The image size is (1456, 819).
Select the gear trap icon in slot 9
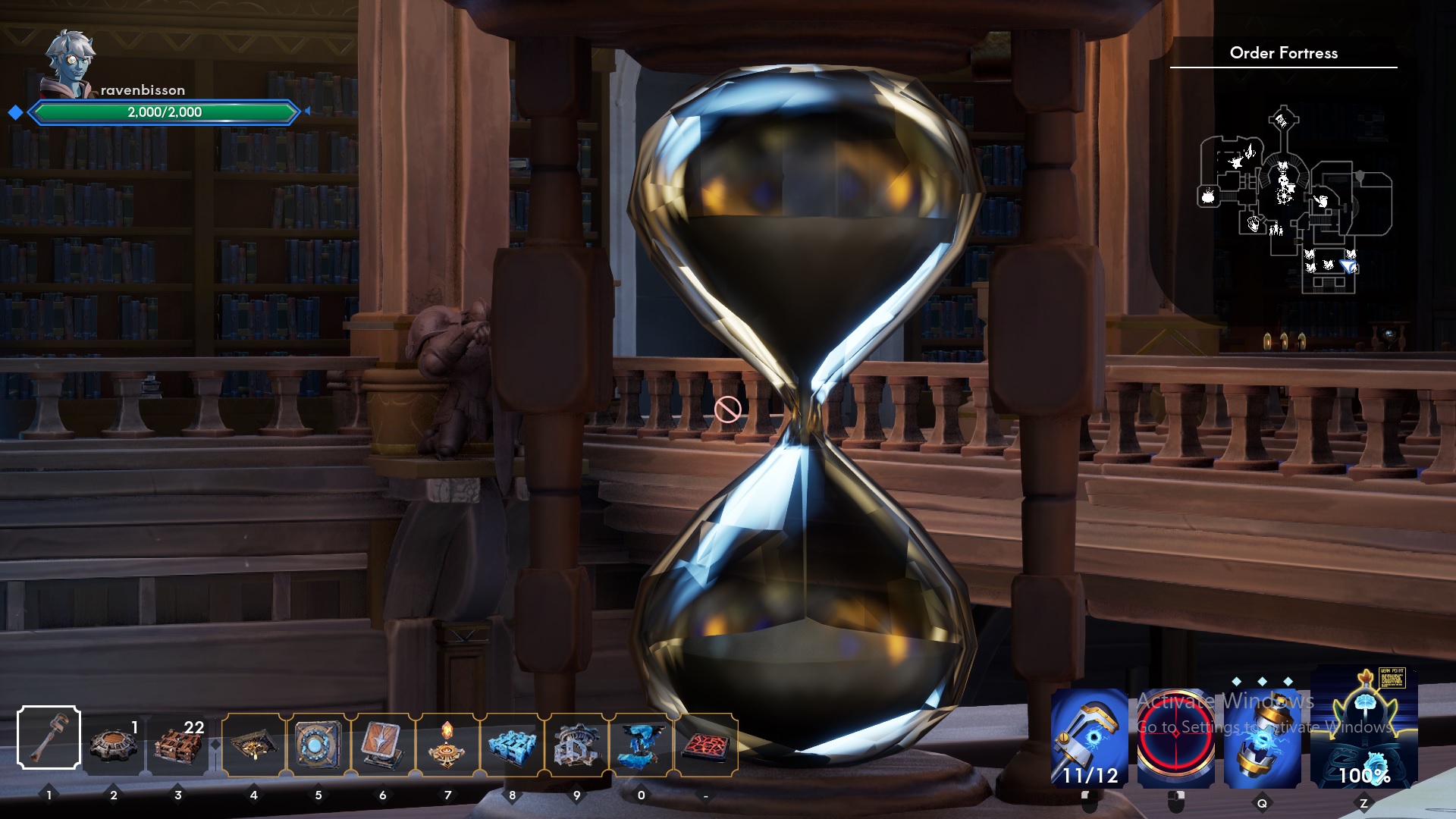tap(577, 739)
